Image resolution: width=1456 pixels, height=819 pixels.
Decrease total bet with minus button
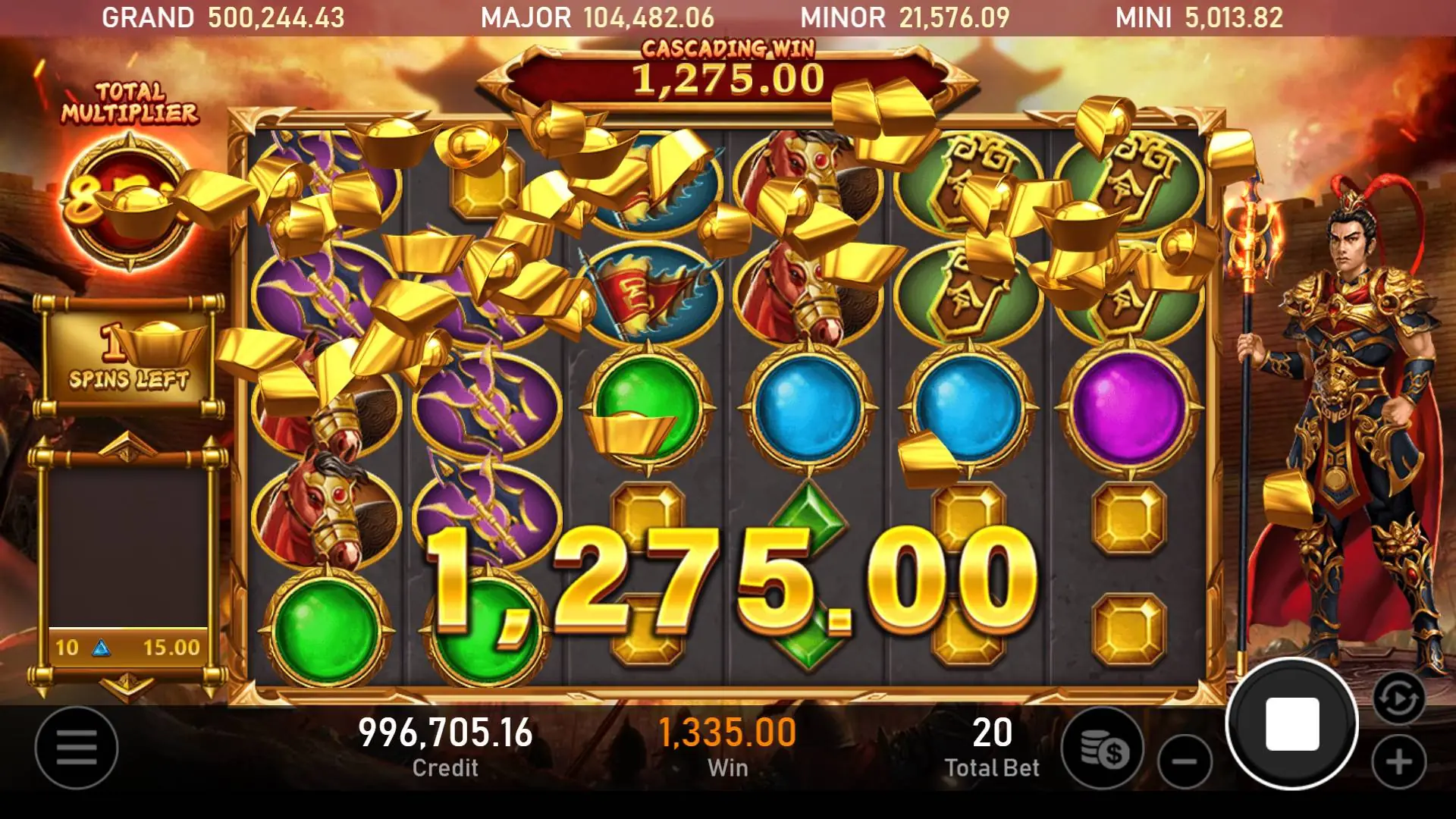coord(1185,761)
